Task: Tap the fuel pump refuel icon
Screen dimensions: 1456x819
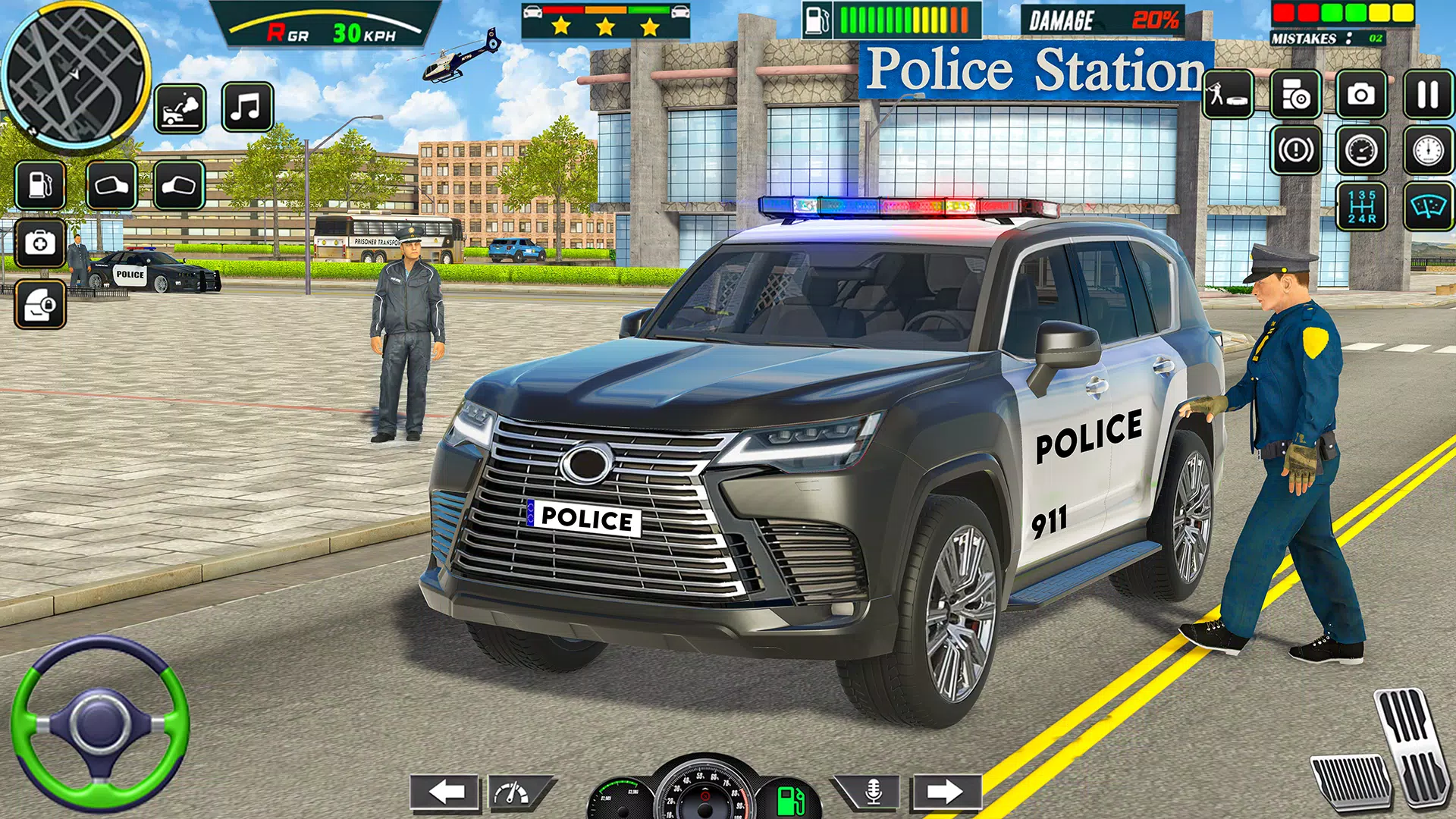Action: pyautogui.click(x=39, y=183)
